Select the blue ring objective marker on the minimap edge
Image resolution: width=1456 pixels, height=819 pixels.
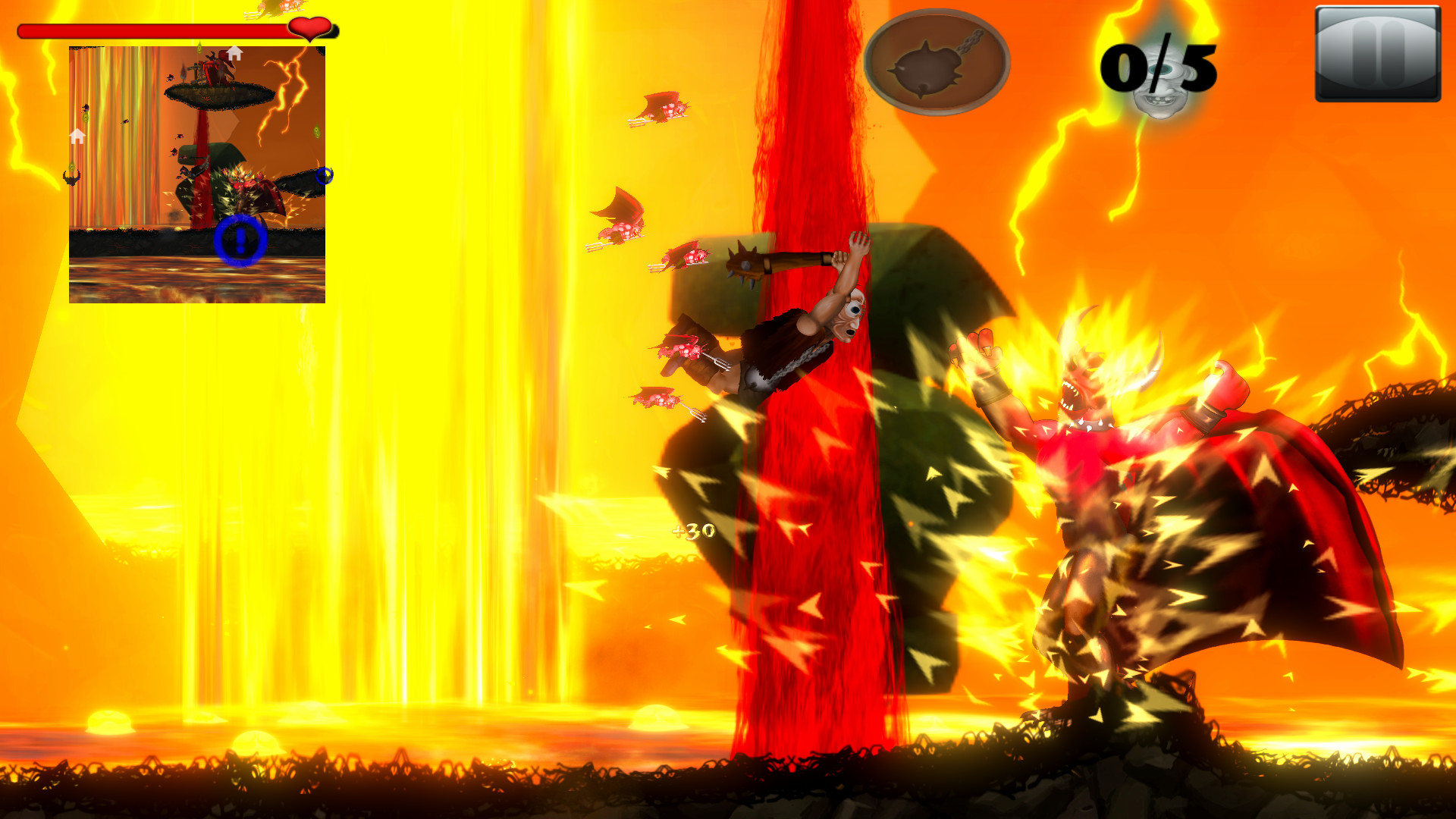tap(323, 176)
